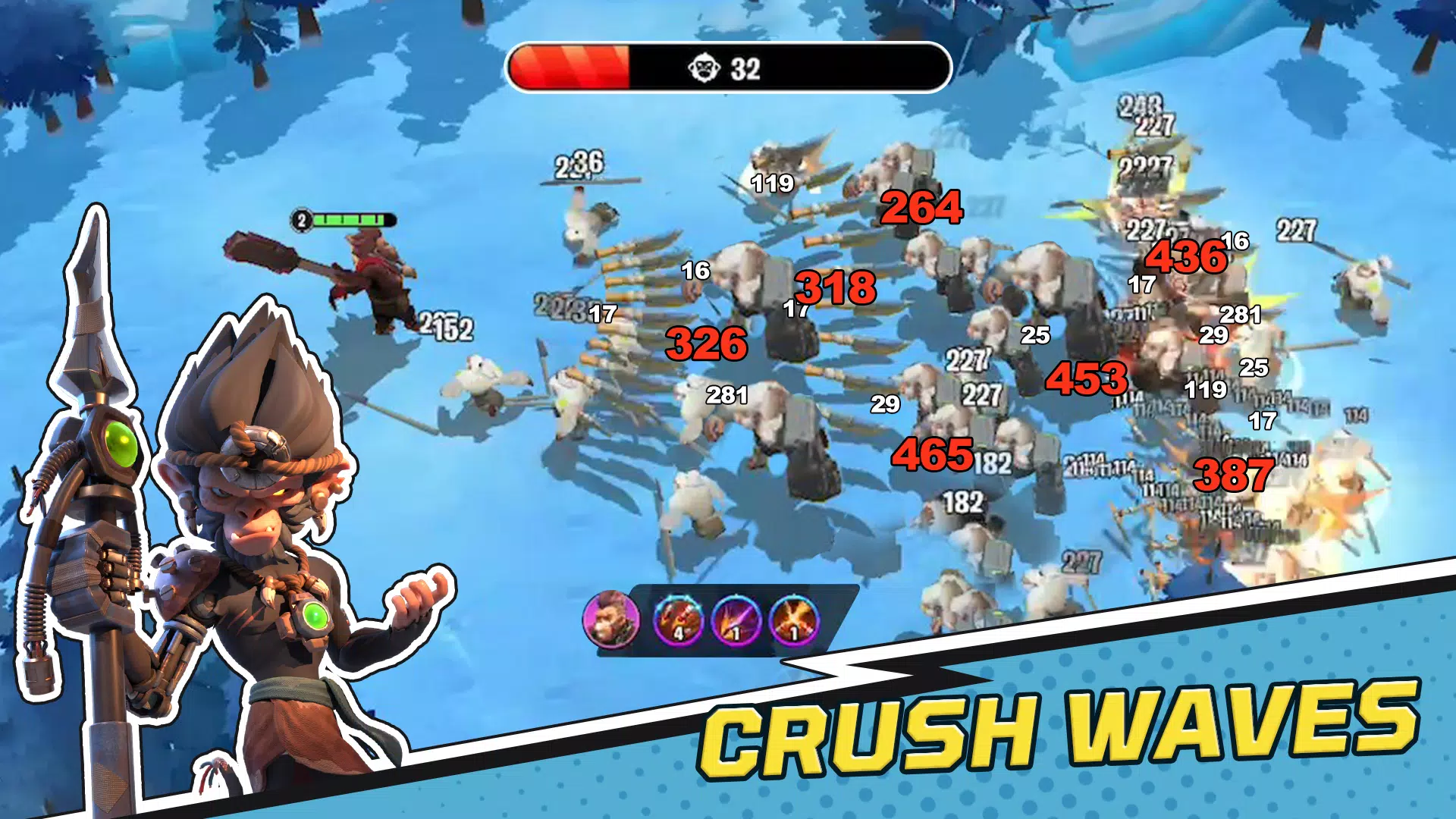The height and width of the screenshot is (819, 1456).
Task: Tap the level 2 badge above the hero
Action: [300, 220]
